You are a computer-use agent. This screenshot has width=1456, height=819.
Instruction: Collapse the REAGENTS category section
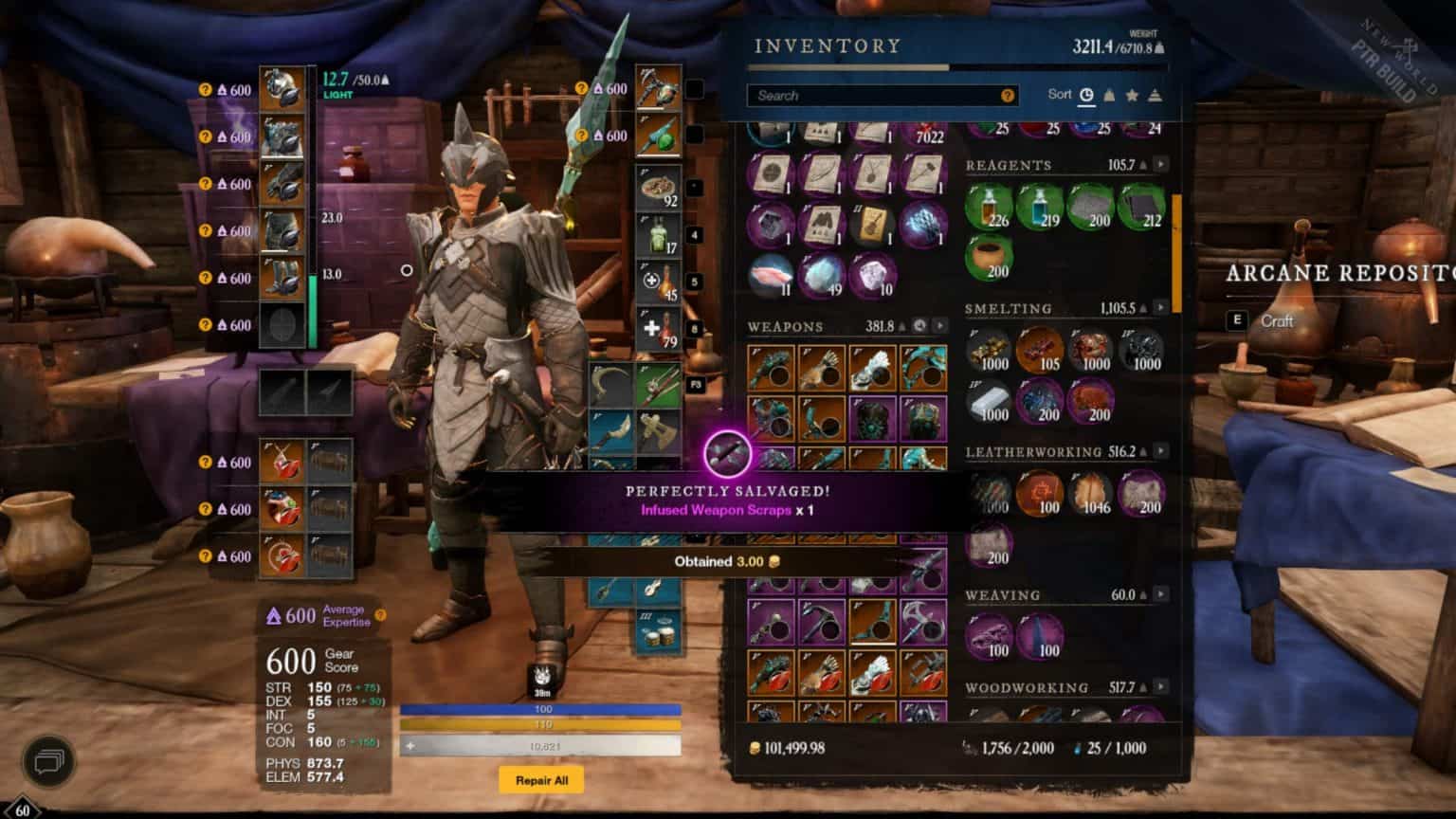1160,163
